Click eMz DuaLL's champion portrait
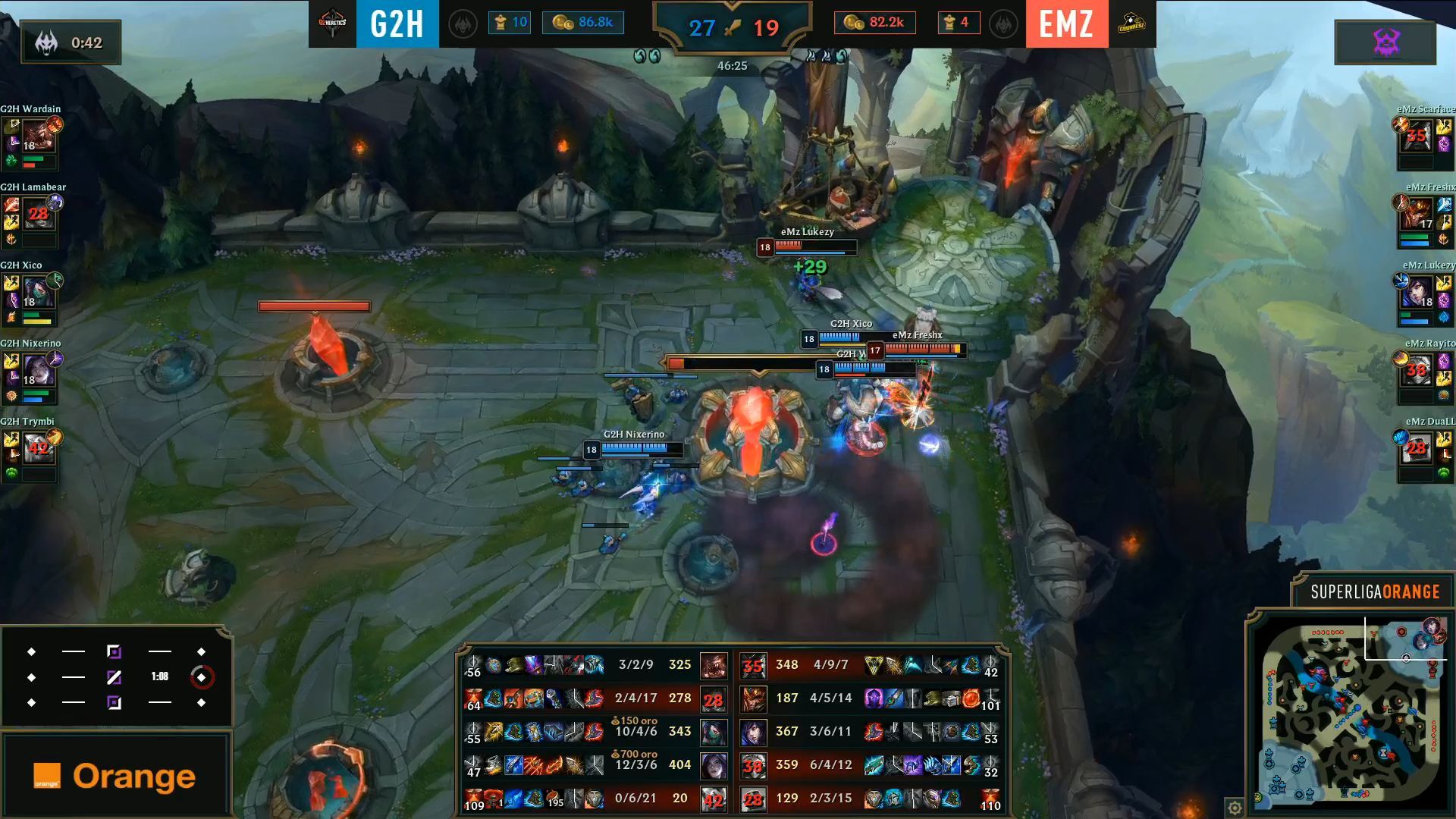 [1417, 450]
